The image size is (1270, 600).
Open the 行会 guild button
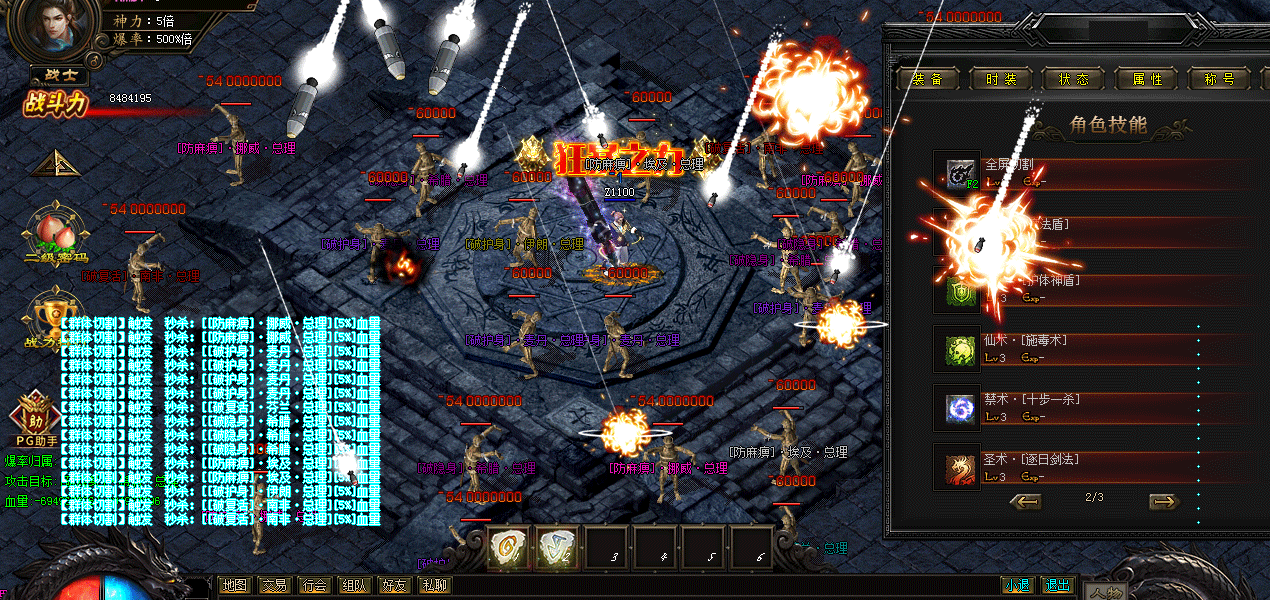click(x=314, y=586)
